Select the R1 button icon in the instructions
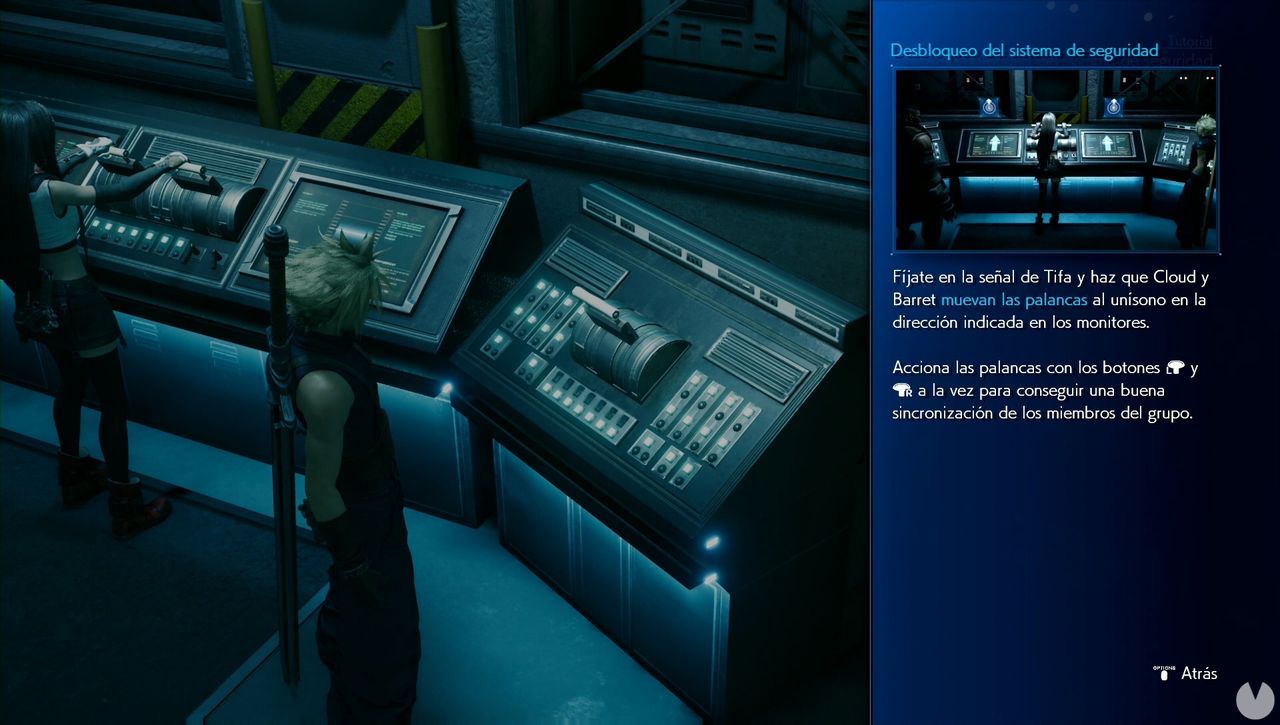1280x725 pixels. click(901, 390)
